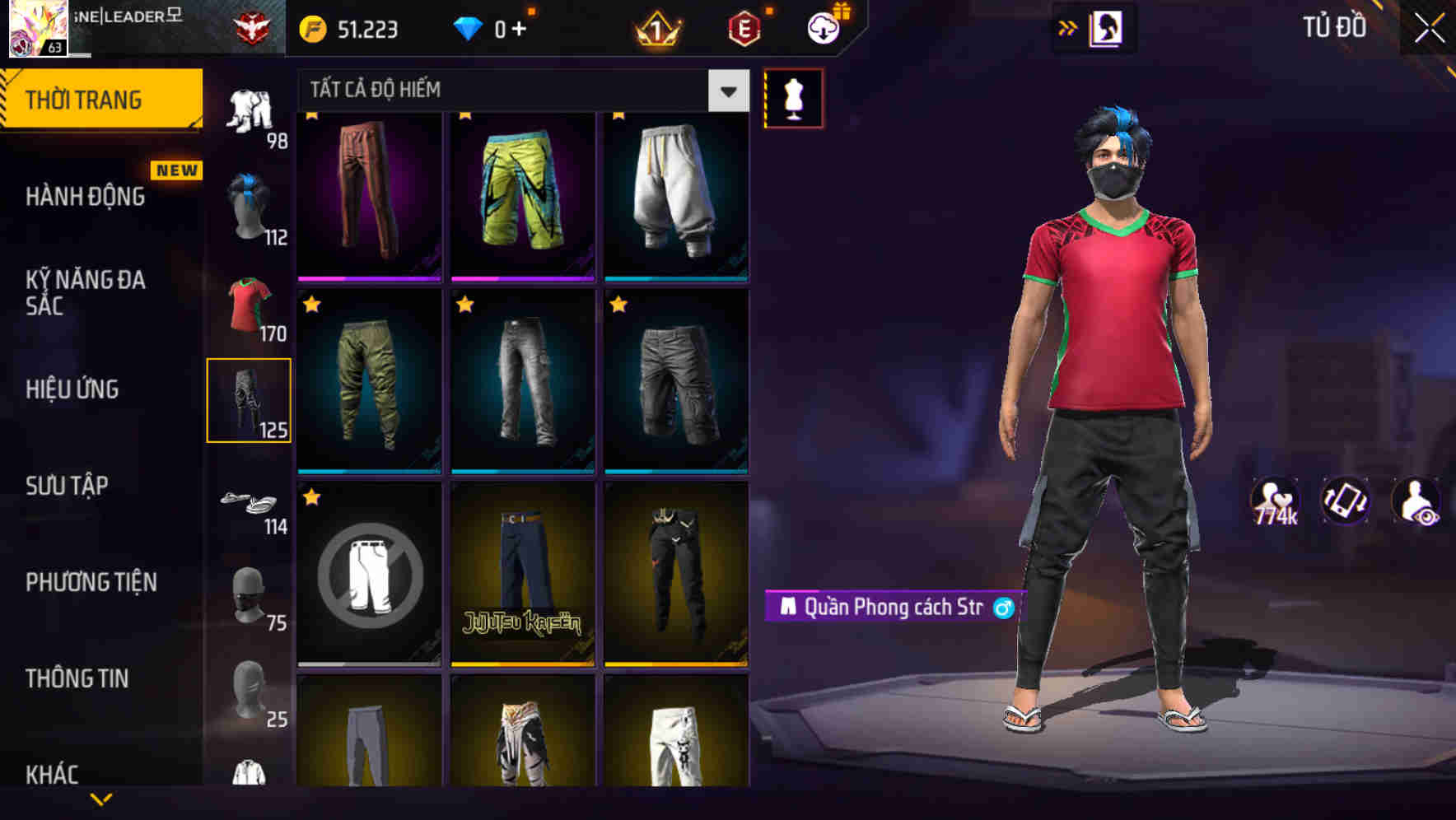Expand more categories with the bottom chevron
Screen dimensions: 1456x820
click(101, 798)
